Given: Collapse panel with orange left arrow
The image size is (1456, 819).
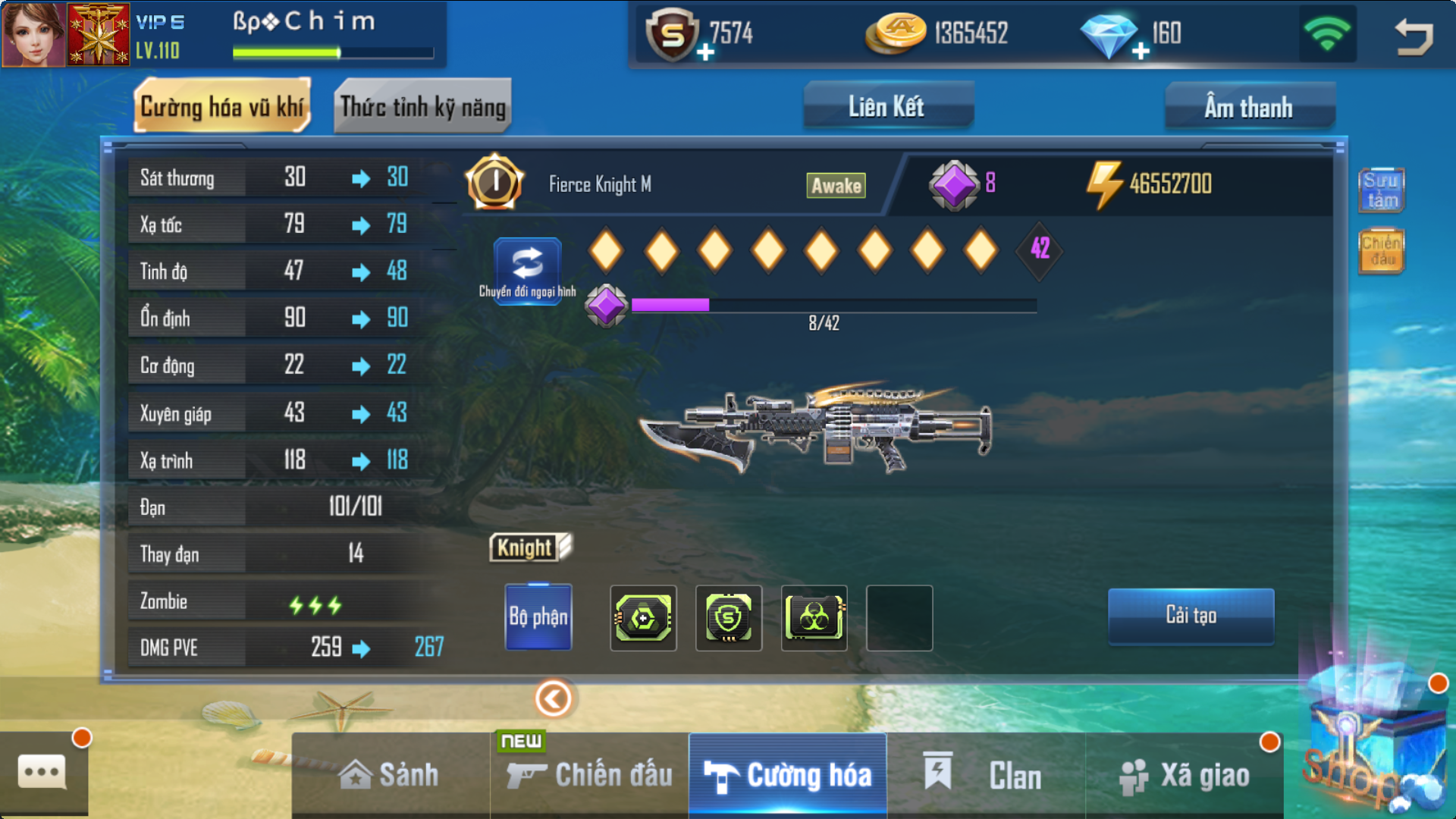Looking at the screenshot, I should [x=554, y=698].
